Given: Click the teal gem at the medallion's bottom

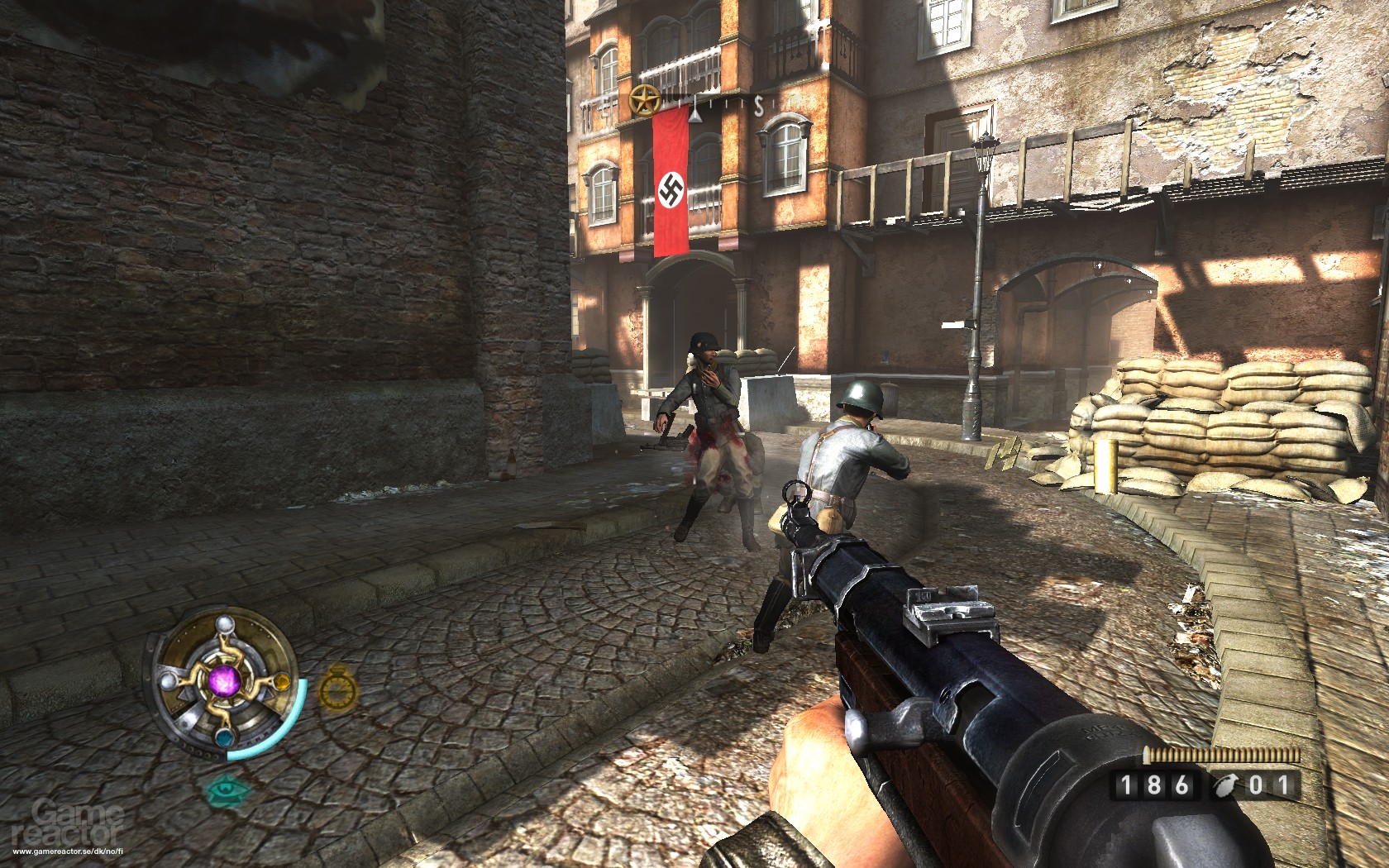Looking at the screenshot, I should [226, 738].
